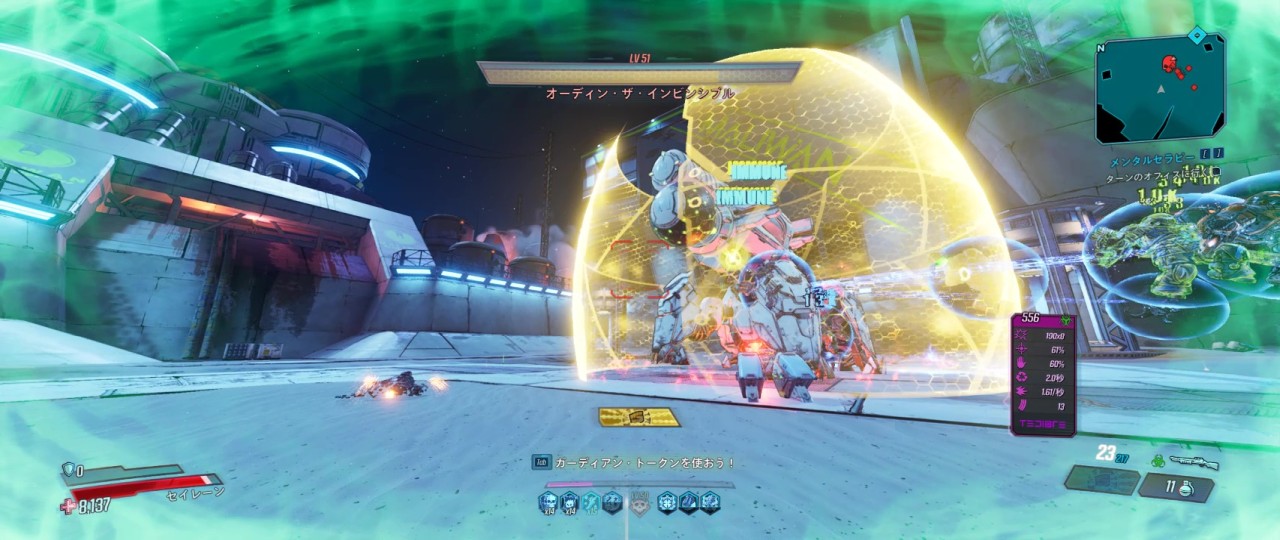Open the purple weapon stats card
The image size is (1280, 540).
(1043, 374)
